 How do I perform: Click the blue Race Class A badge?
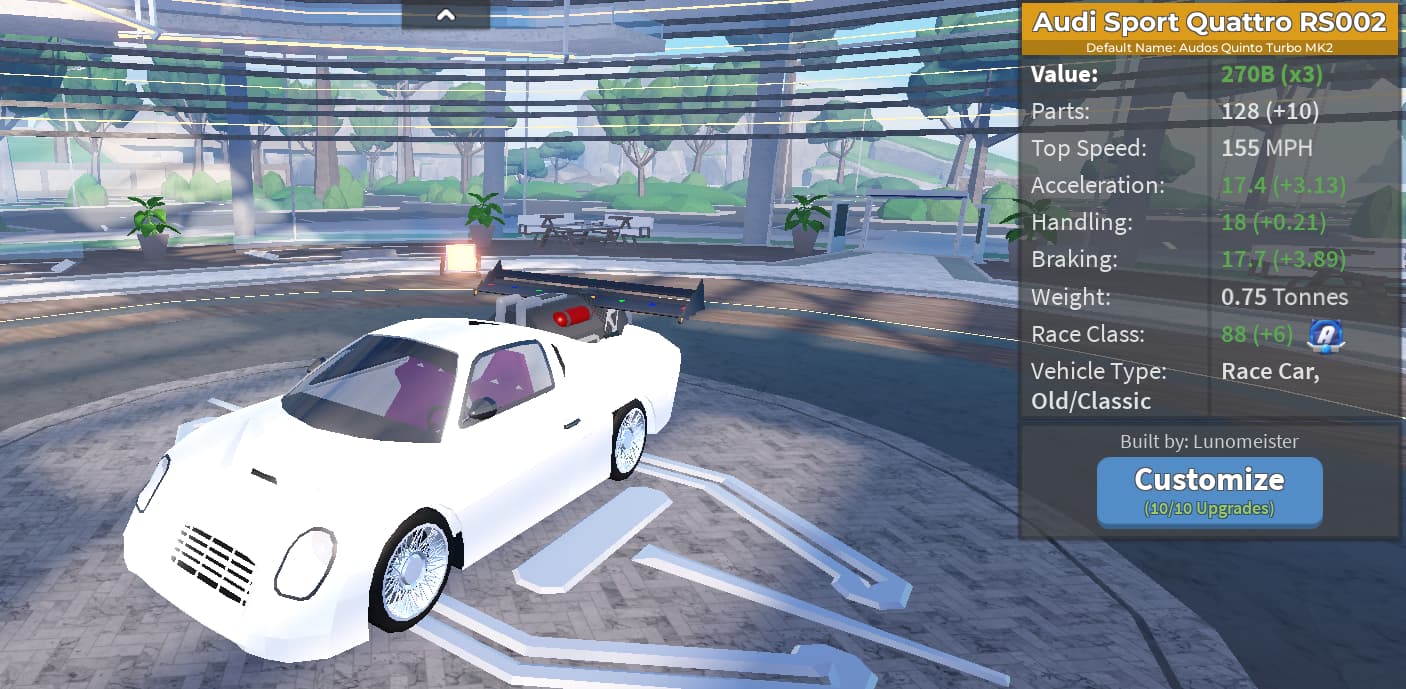pos(1324,334)
